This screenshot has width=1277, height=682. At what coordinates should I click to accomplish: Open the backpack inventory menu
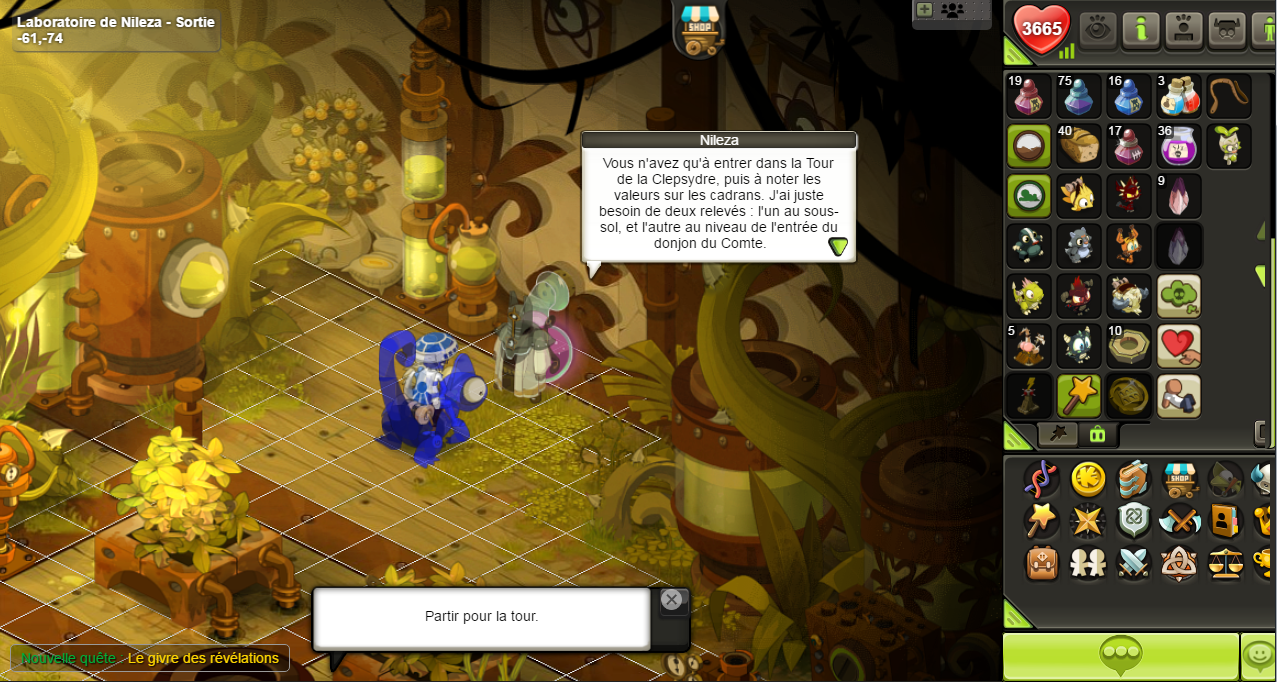click(x=1042, y=563)
